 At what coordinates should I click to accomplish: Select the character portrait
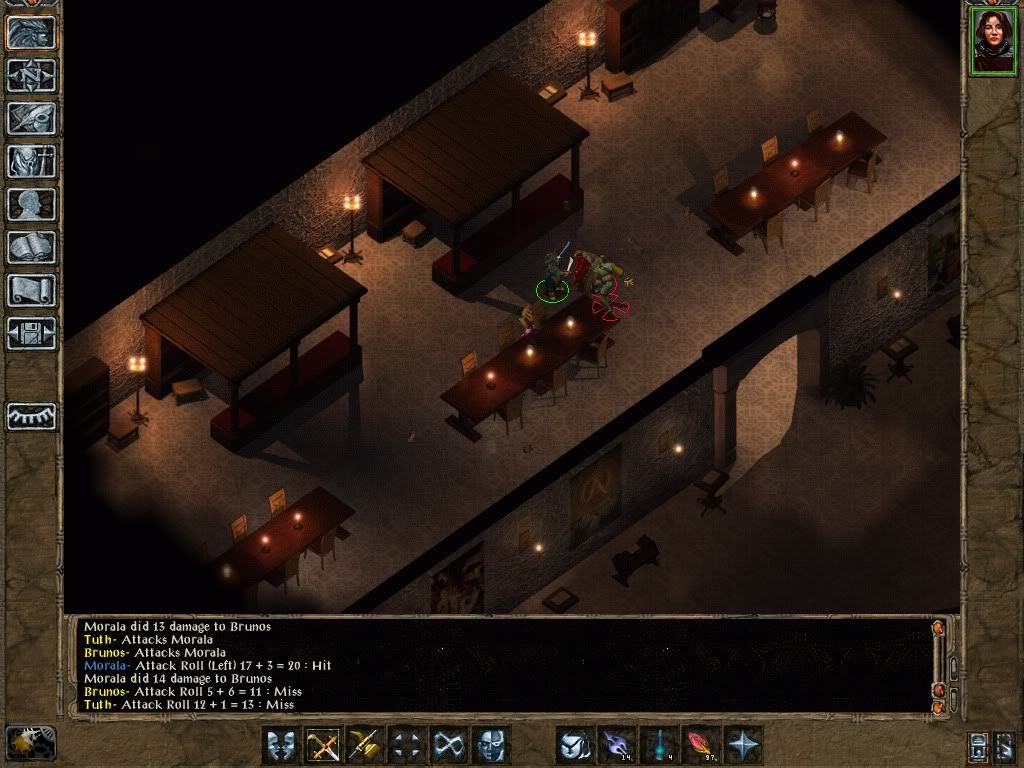point(991,40)
